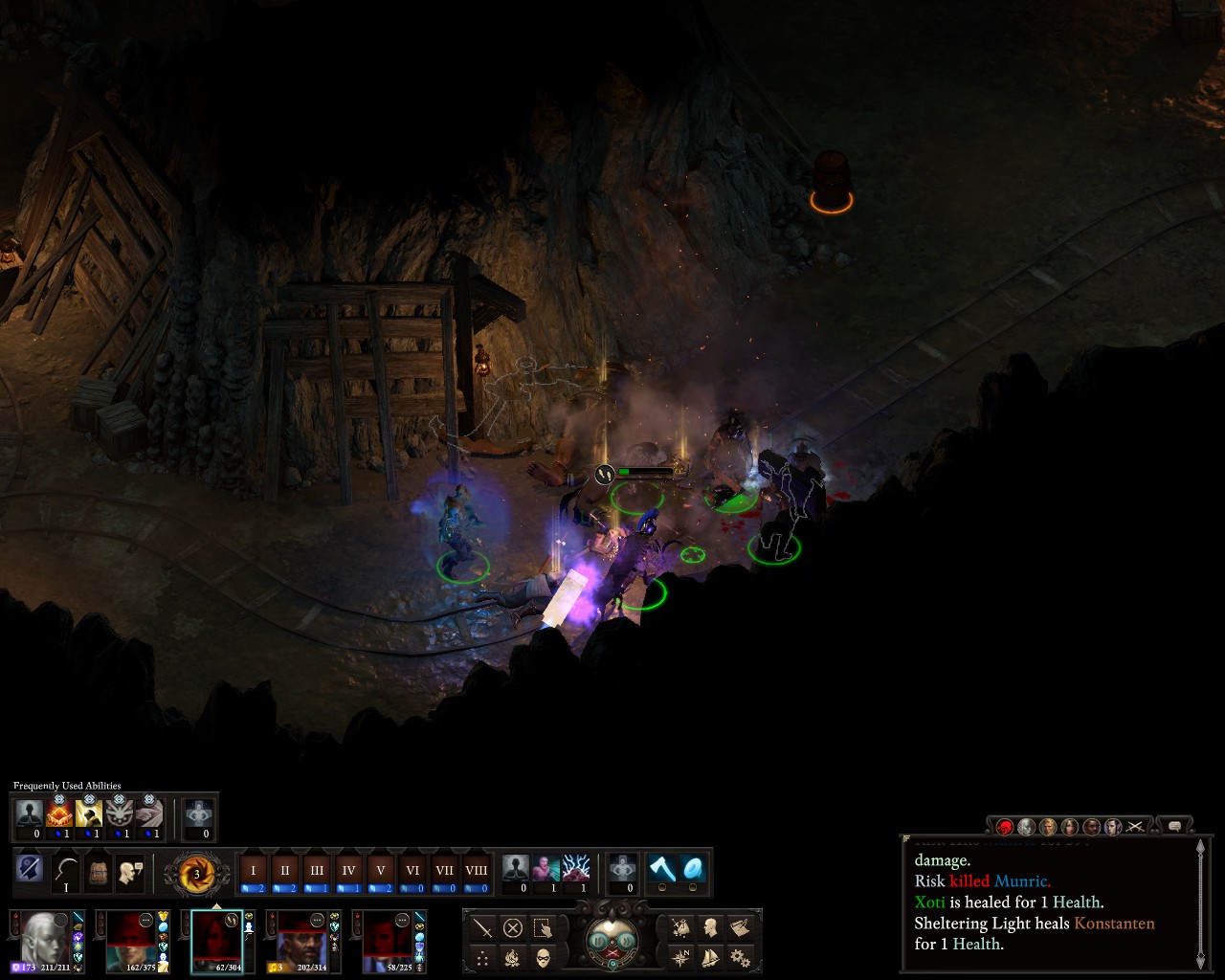Cancel action with the circled X button
Screen dimensions: 1225x980
(x=513, y=927)
